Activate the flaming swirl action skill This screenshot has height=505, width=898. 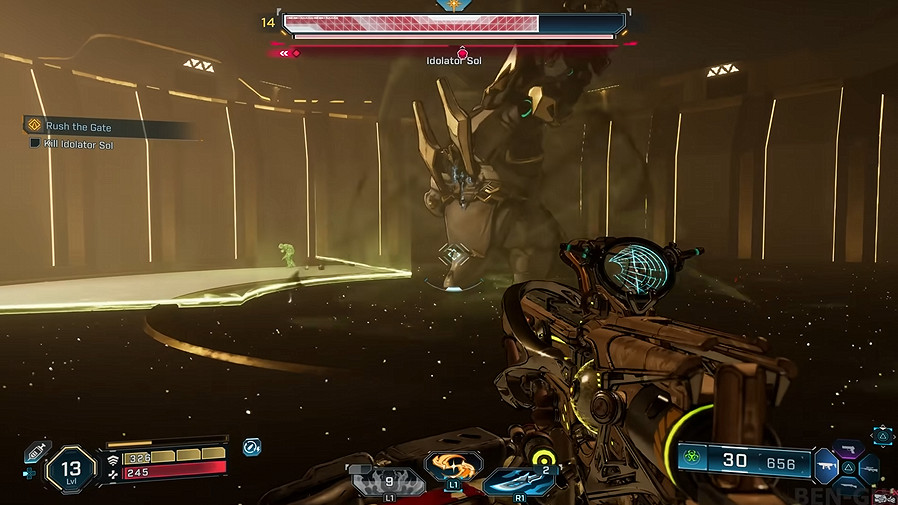coord(453,465)
